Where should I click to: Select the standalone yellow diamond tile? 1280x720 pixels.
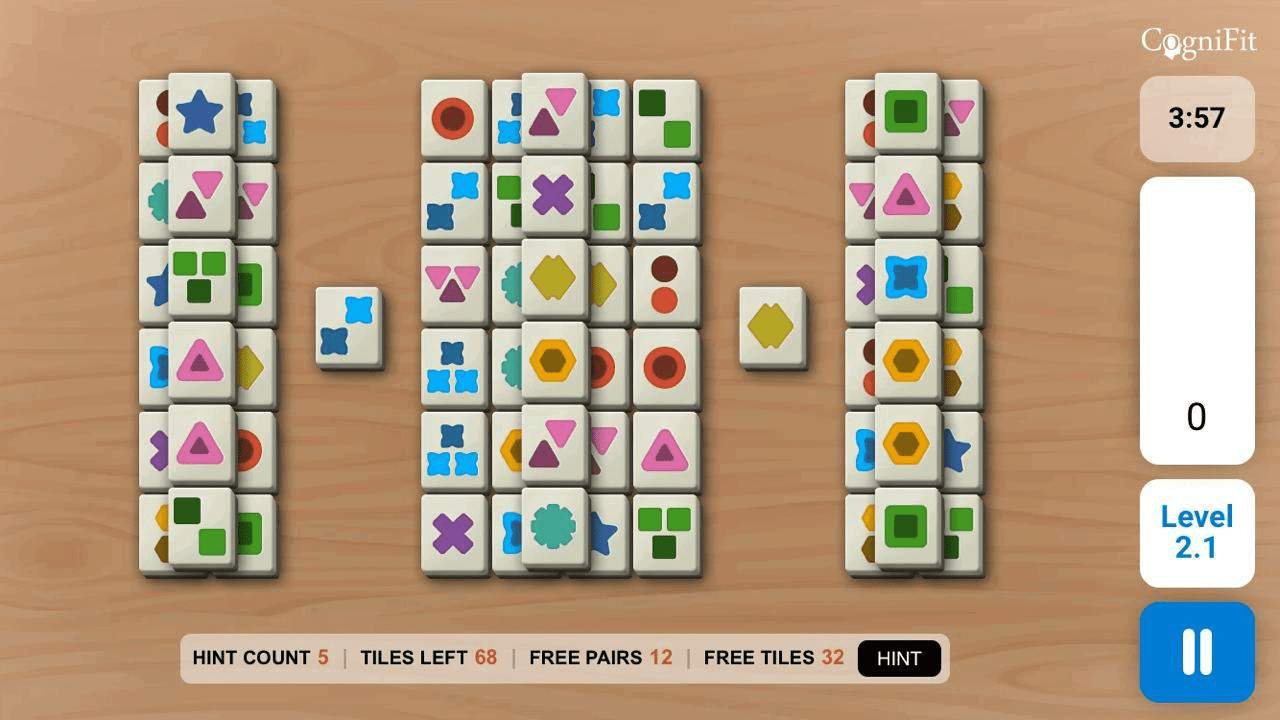pos(771,327)
